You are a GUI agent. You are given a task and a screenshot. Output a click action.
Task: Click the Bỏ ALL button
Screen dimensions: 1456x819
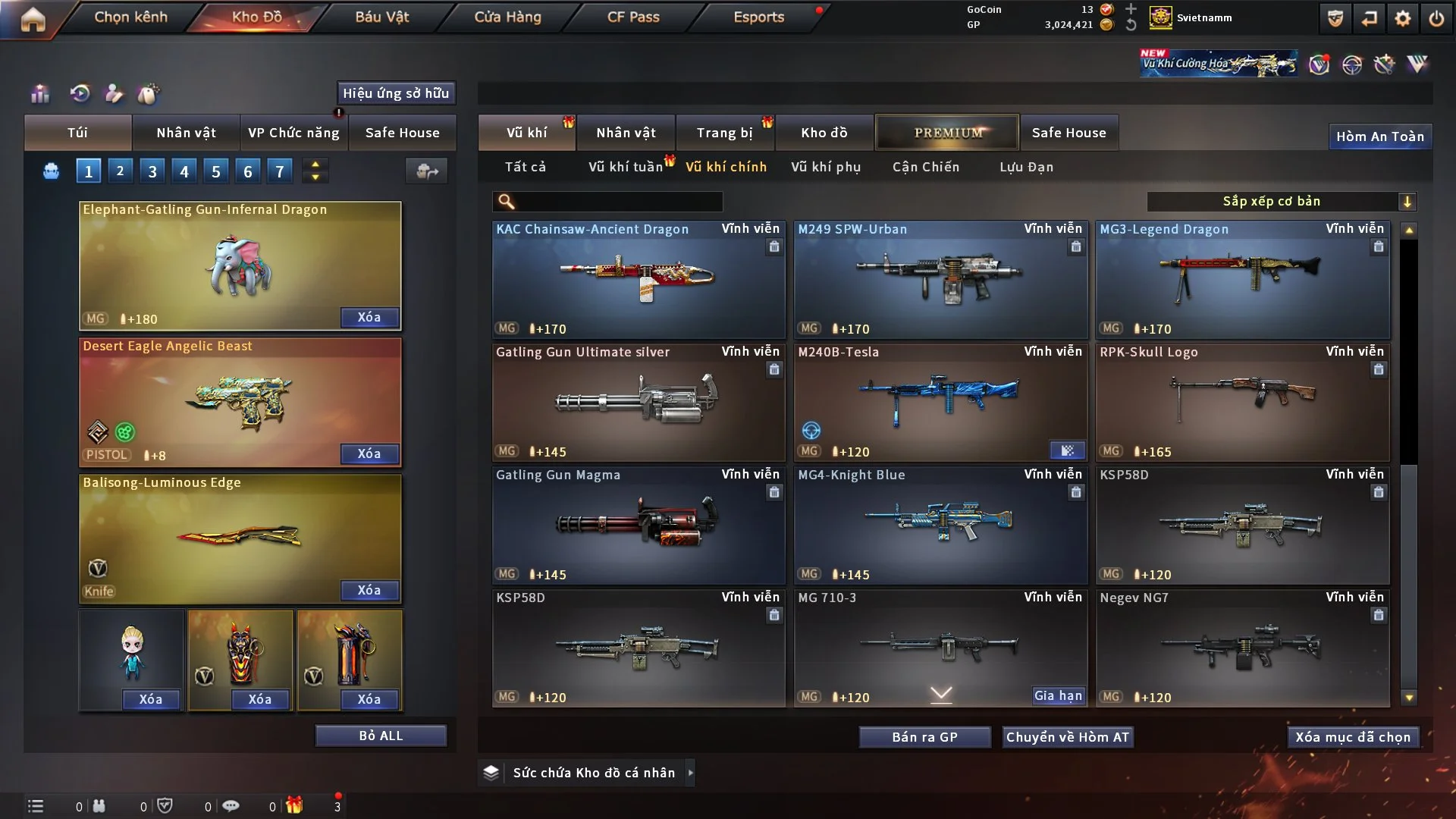381,736
